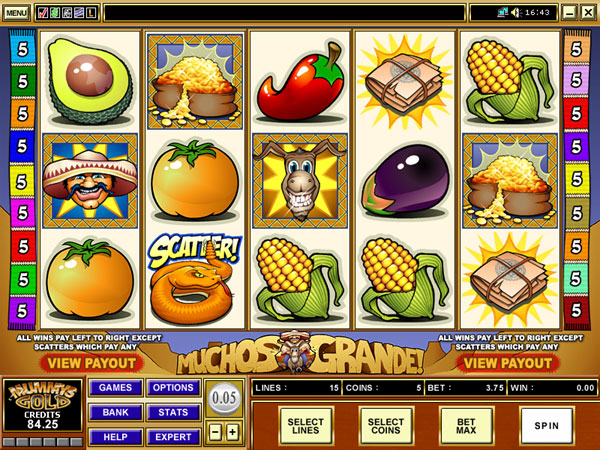Open the Options panel

[172, 388]
